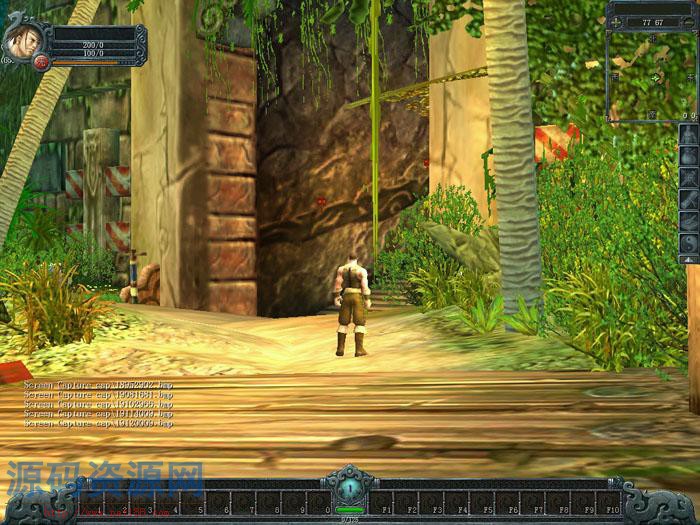Click the central orb on the hotbar
The width and height of the screenshot is (700, 525).
[x=350, y=490]
